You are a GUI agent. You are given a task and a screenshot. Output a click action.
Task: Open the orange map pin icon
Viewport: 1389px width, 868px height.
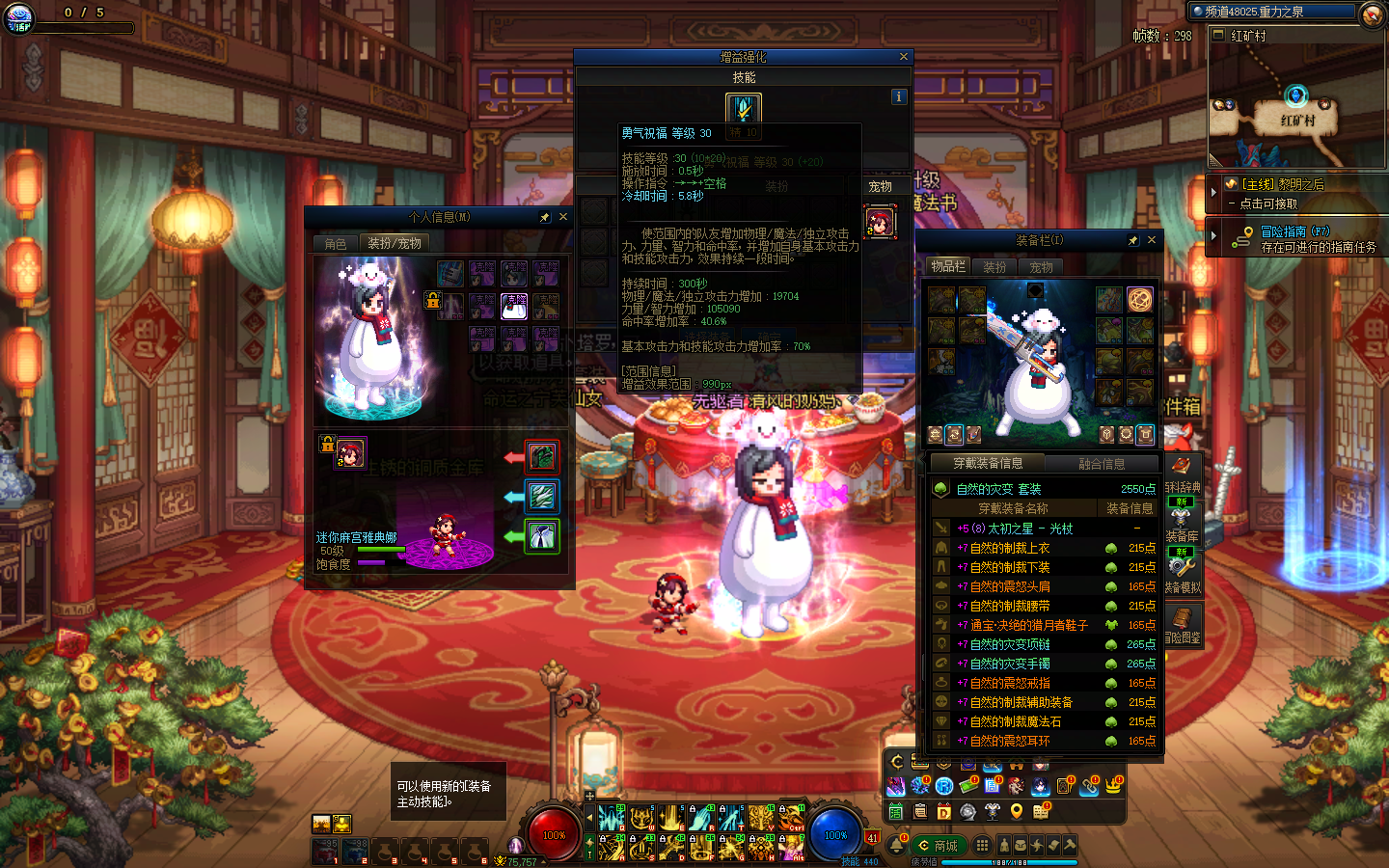[x=1016, y=811]
